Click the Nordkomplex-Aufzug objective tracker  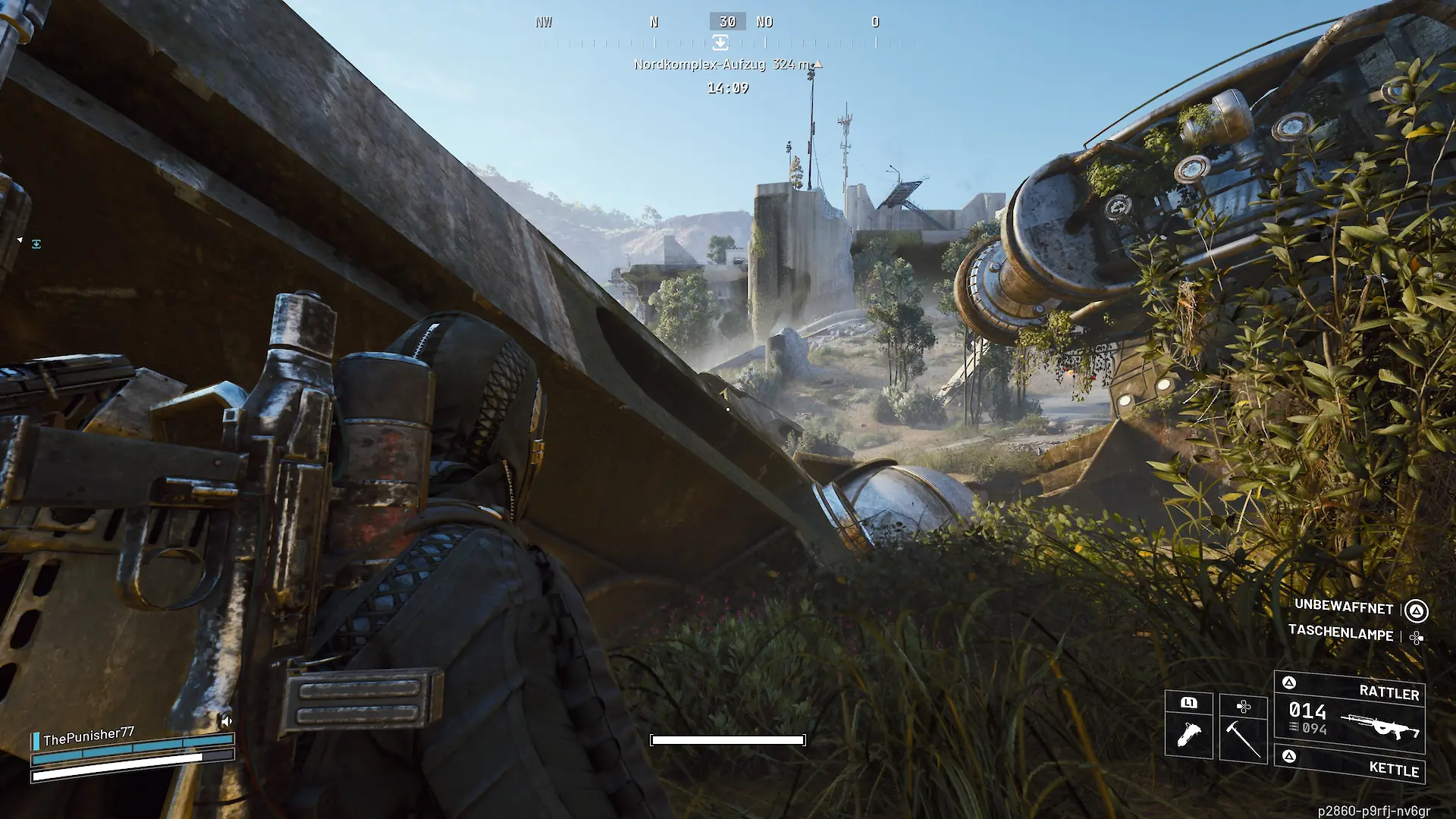[726, 64]
